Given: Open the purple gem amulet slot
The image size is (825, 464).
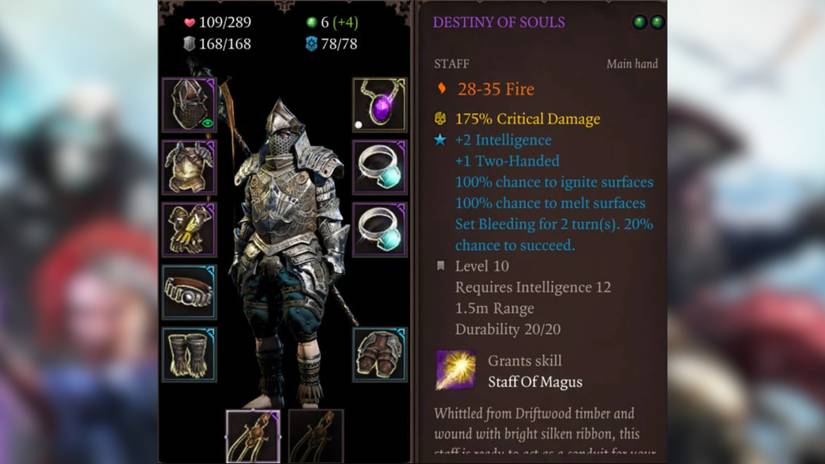Looking at the screenshot, I should coord(379,104).
